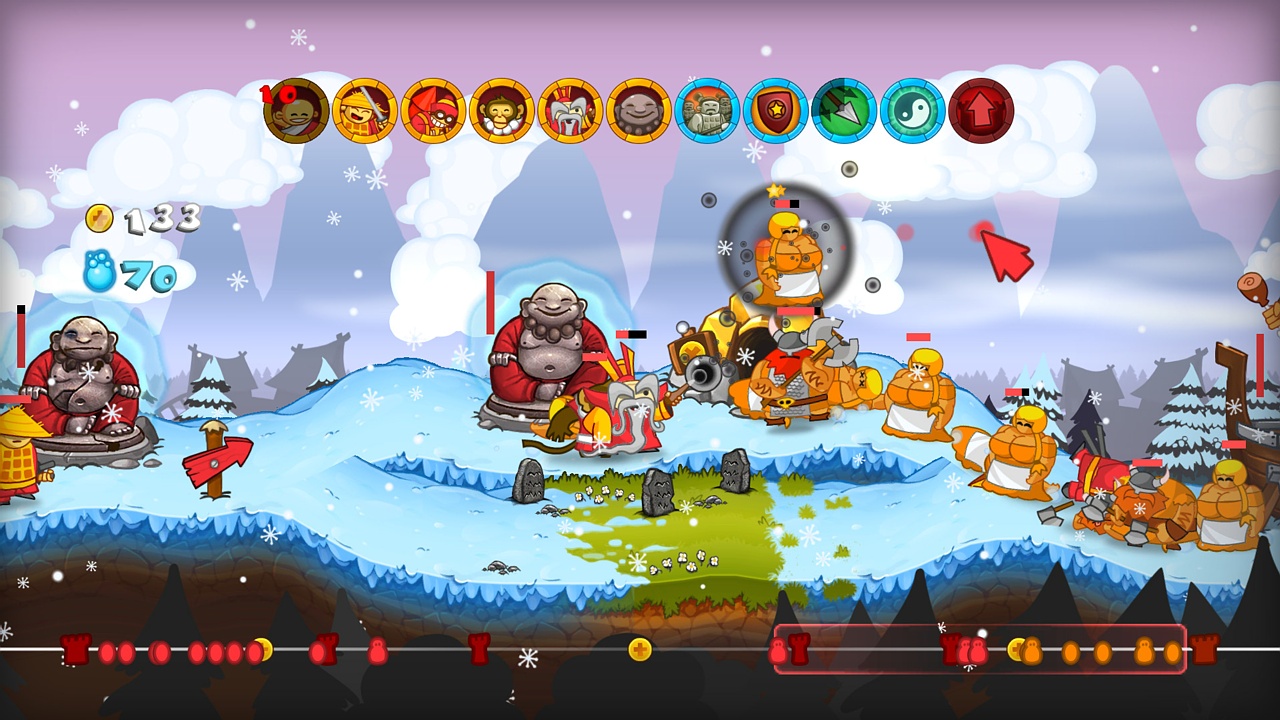
Task: Click the yellow coin marker on the minimap
Action: [x=641, y=650]
